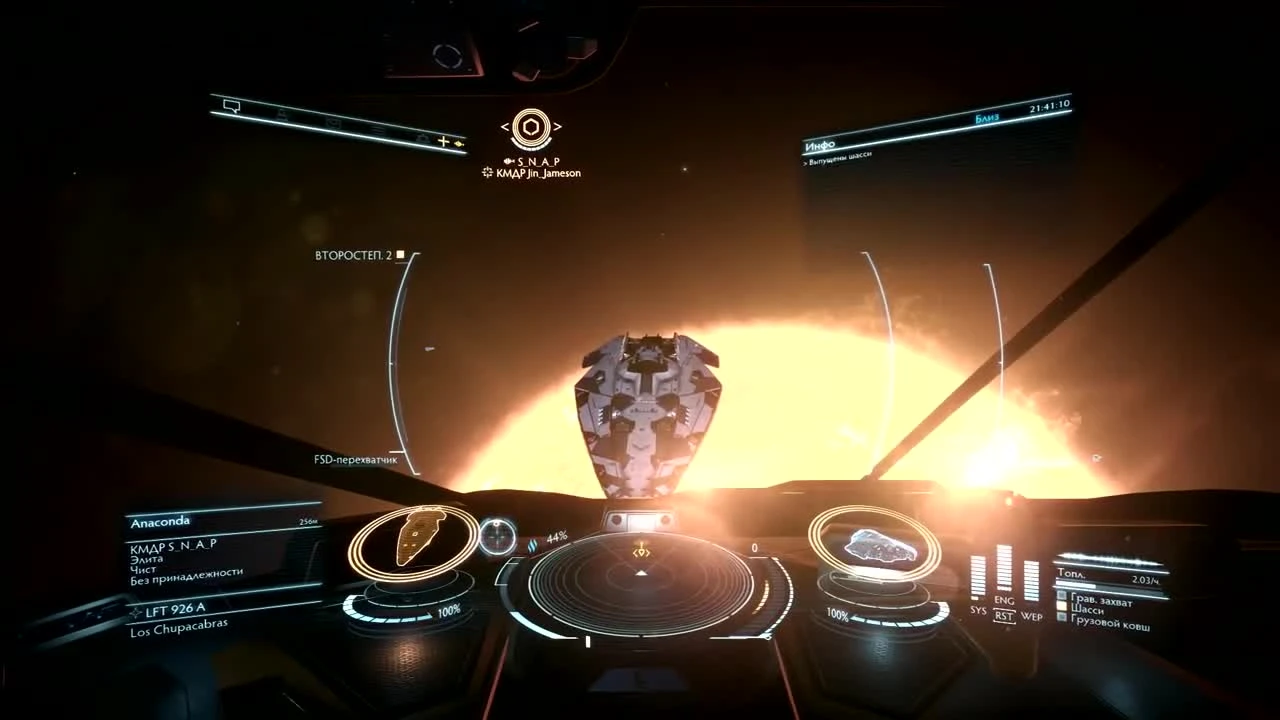Click the ENG power distributor pip bar
This screenshot has height=720, width=1280.
tap(1004, 567)
